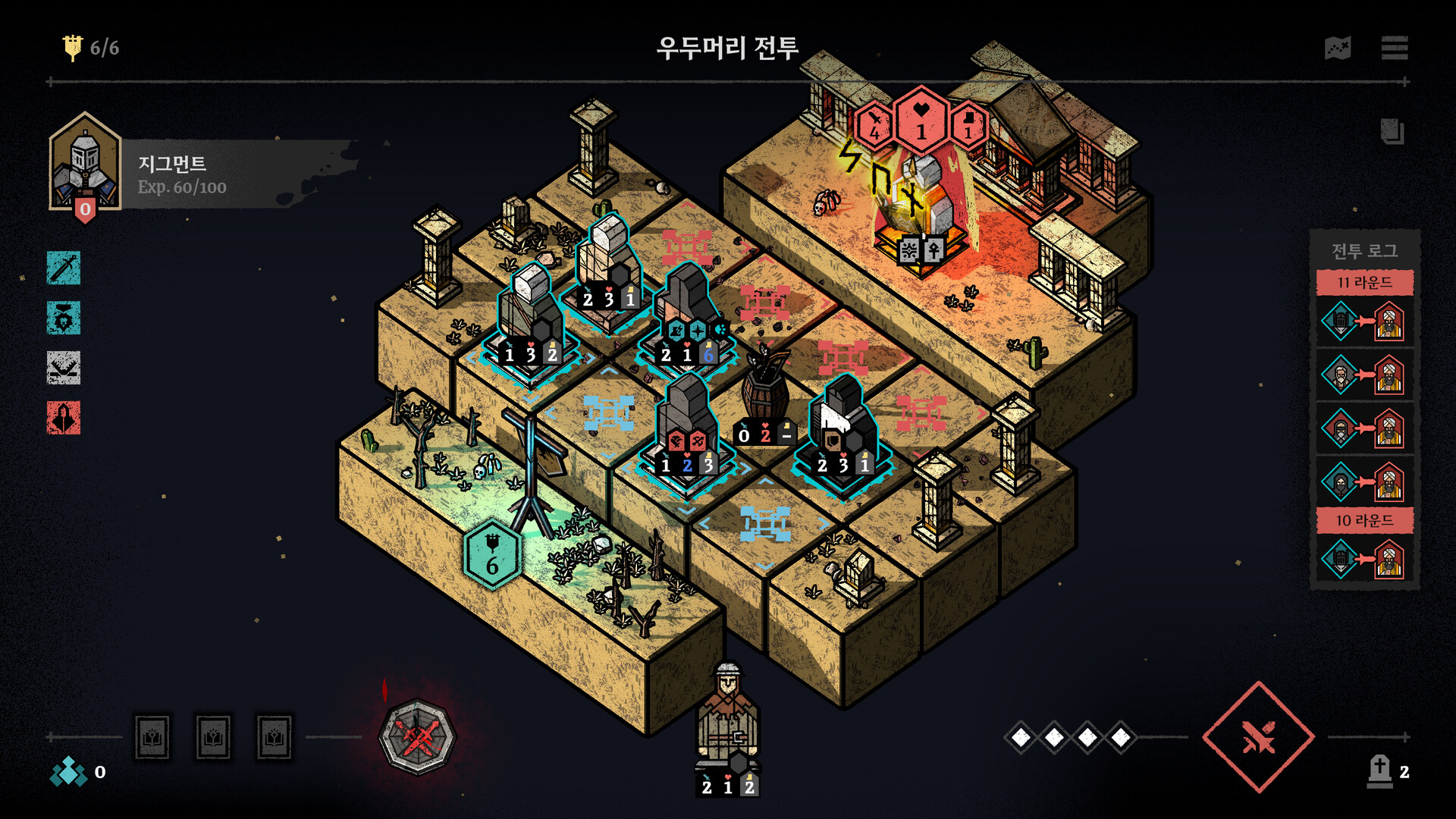Image resolution: width=1456 pixels, height=819 pixels.
Task: Open the hamburger menu at top right
Action: point(1394,48)
